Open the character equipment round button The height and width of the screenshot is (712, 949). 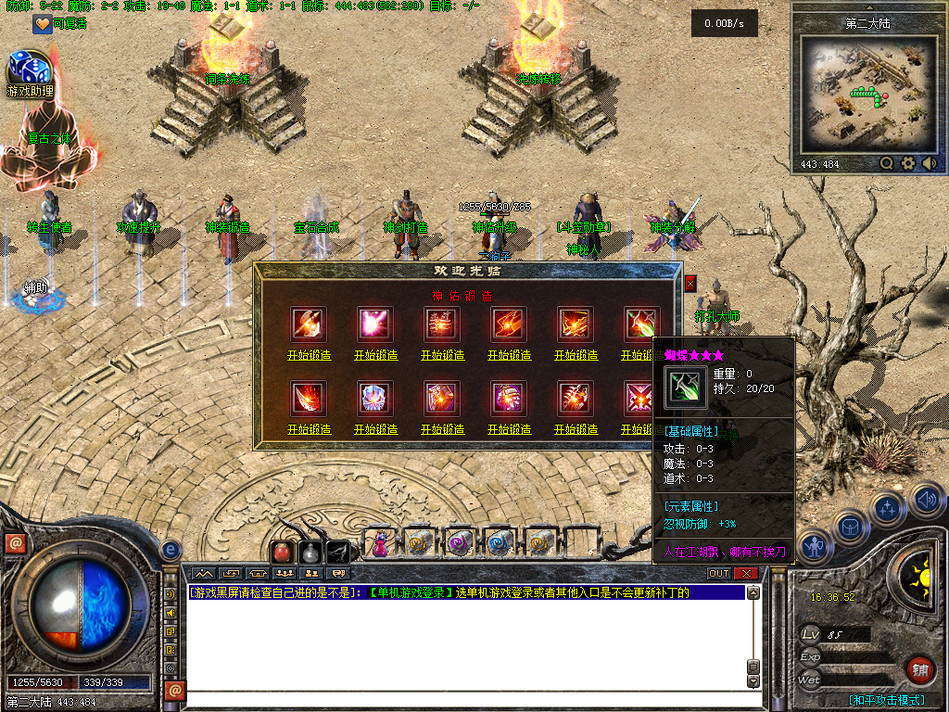[x=815, y=548]
